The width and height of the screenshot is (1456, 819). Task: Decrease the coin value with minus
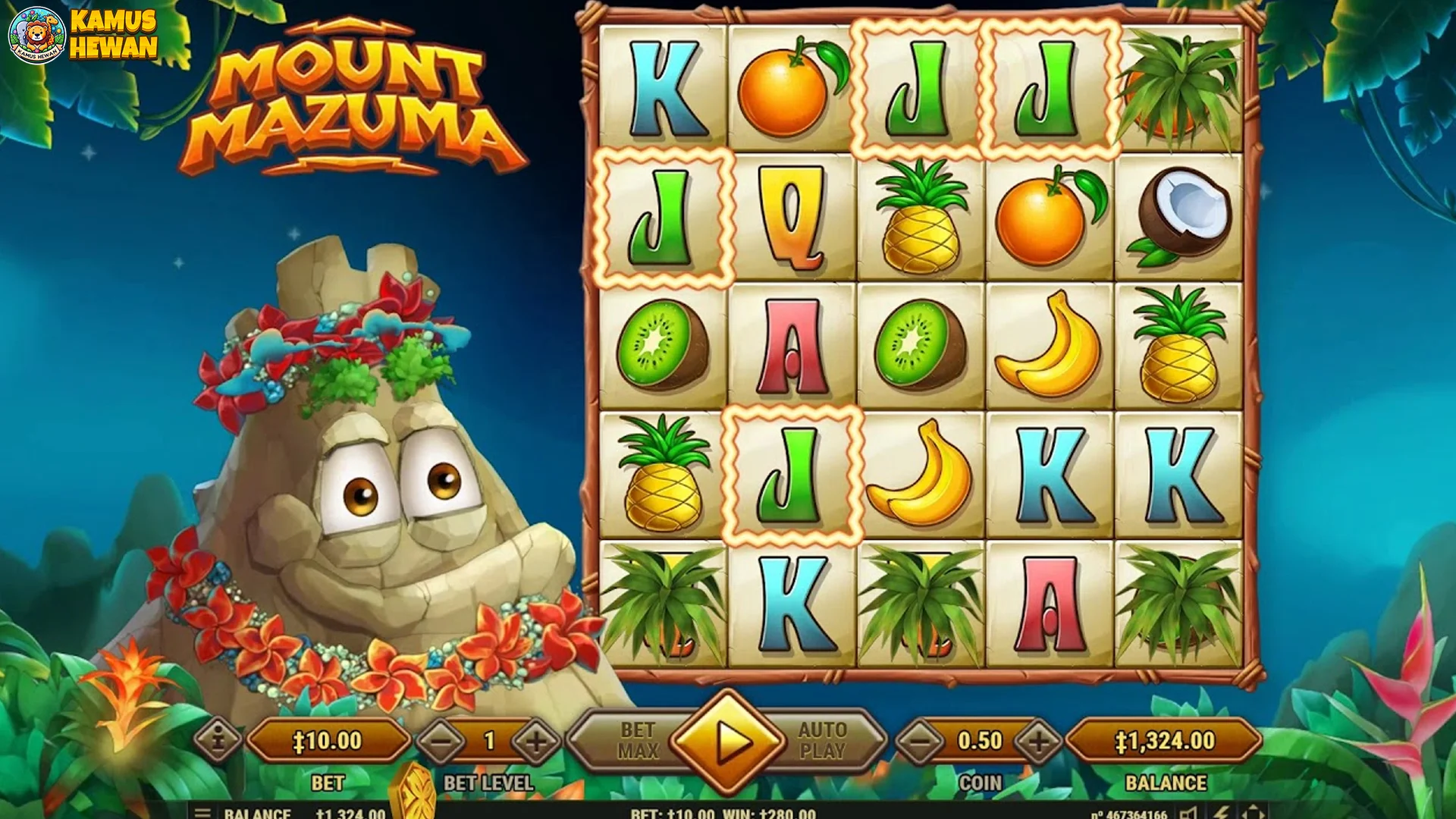tap(920, 739)
